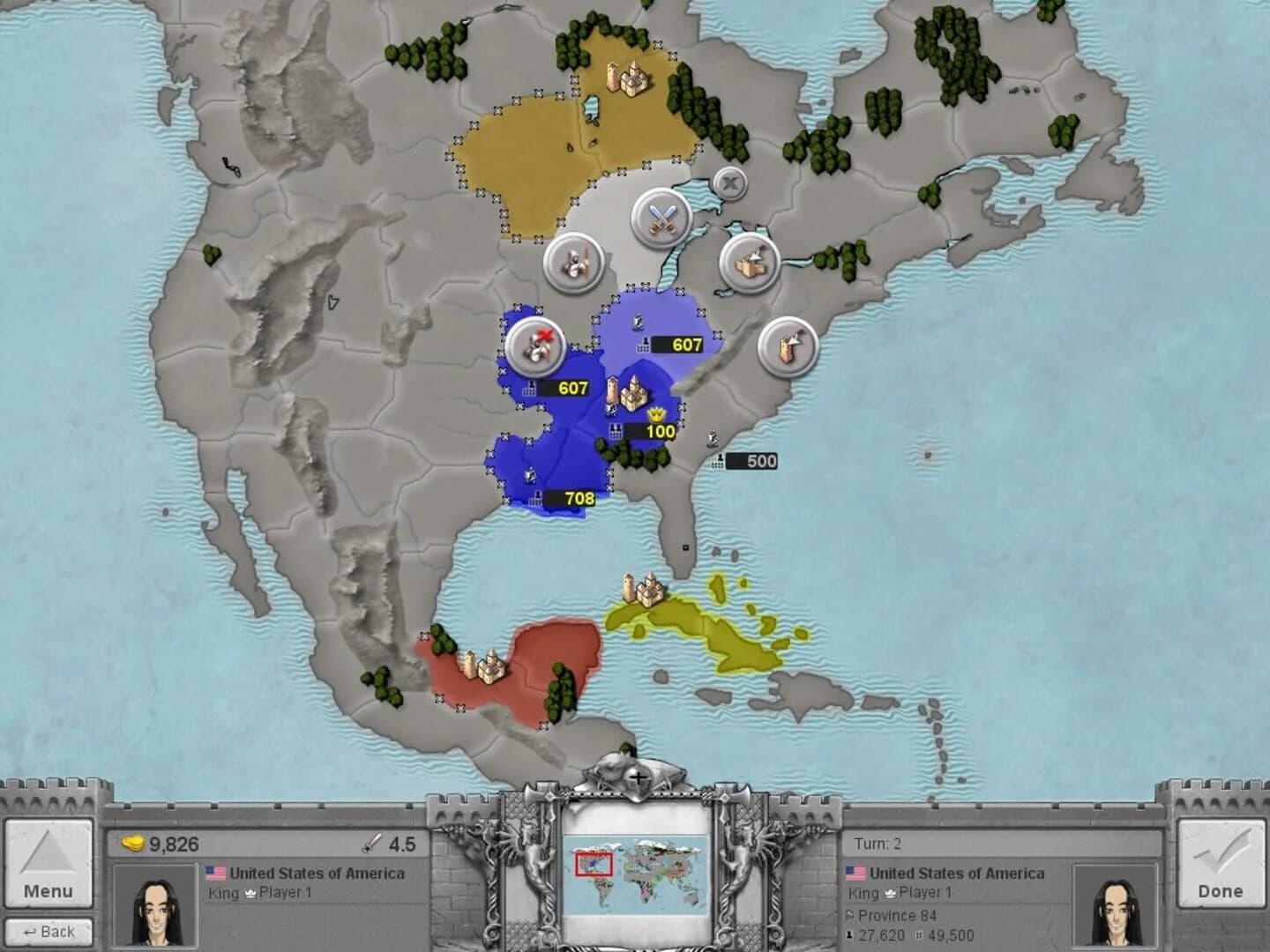This screenshot has height=952, width=1270.
Task: Click the plus button above the minimap
Action: click(637, 777)
